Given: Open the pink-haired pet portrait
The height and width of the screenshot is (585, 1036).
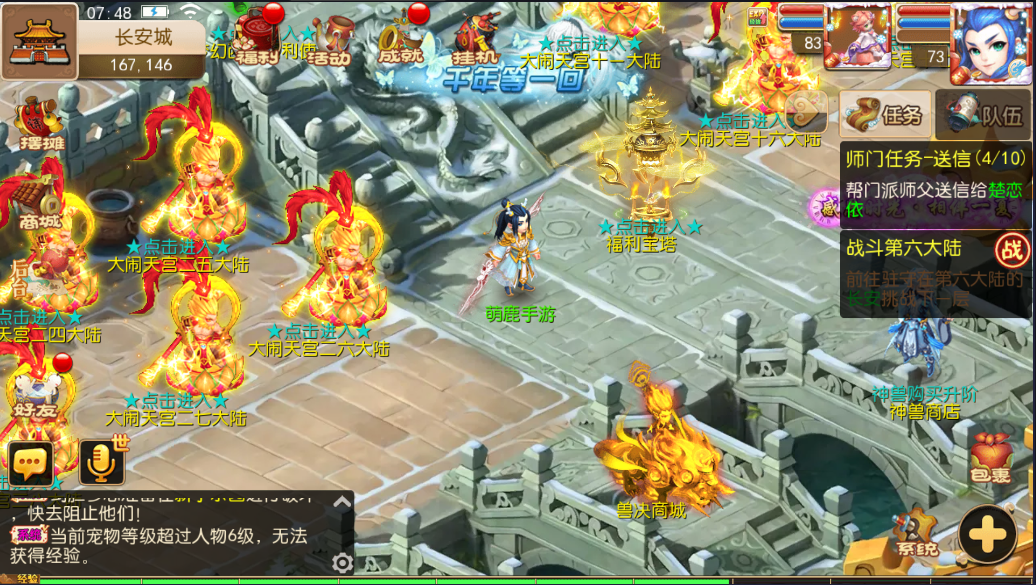Looking at the screenshot, I should (x=858, y=36).
